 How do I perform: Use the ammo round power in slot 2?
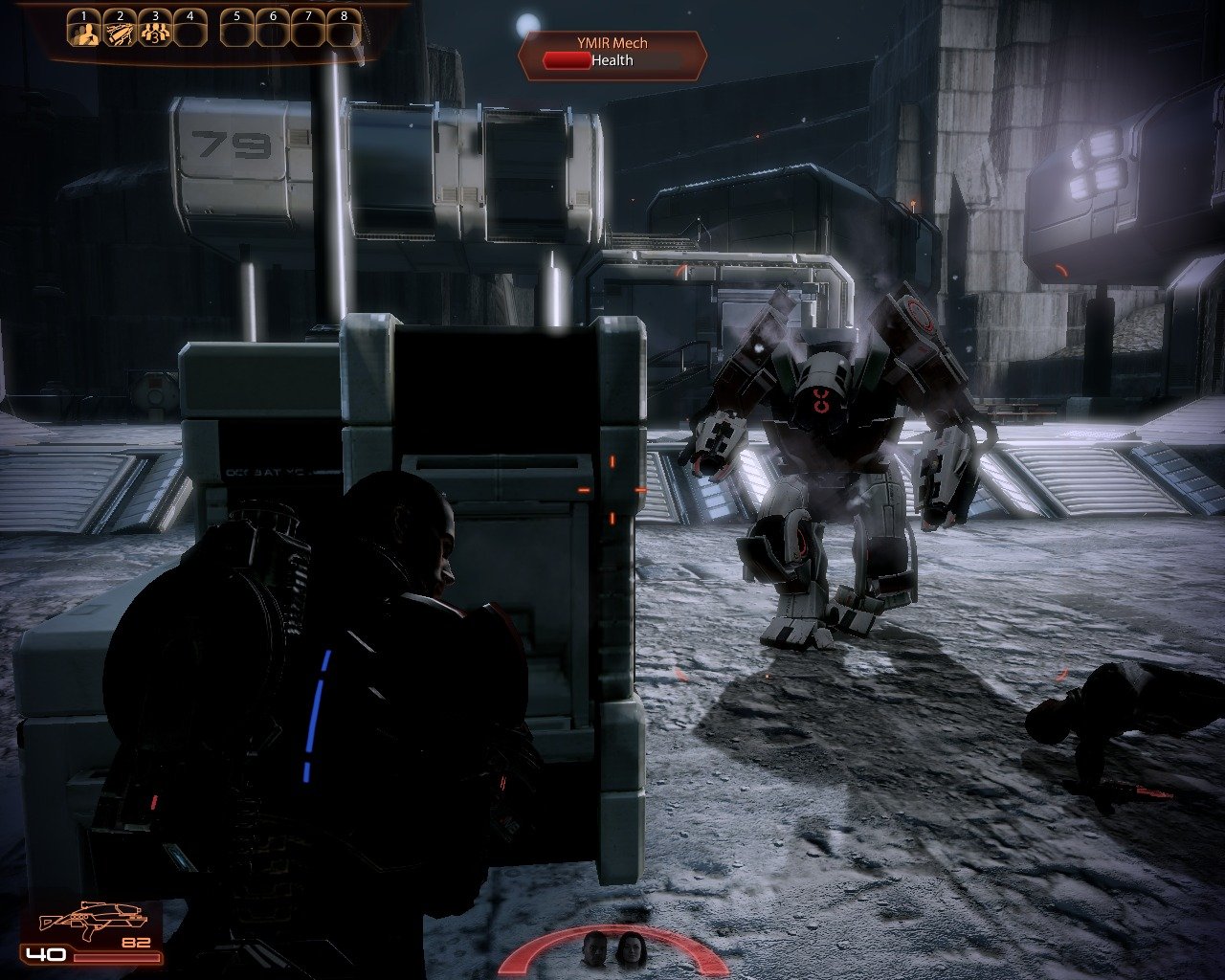tap(120, 33)
